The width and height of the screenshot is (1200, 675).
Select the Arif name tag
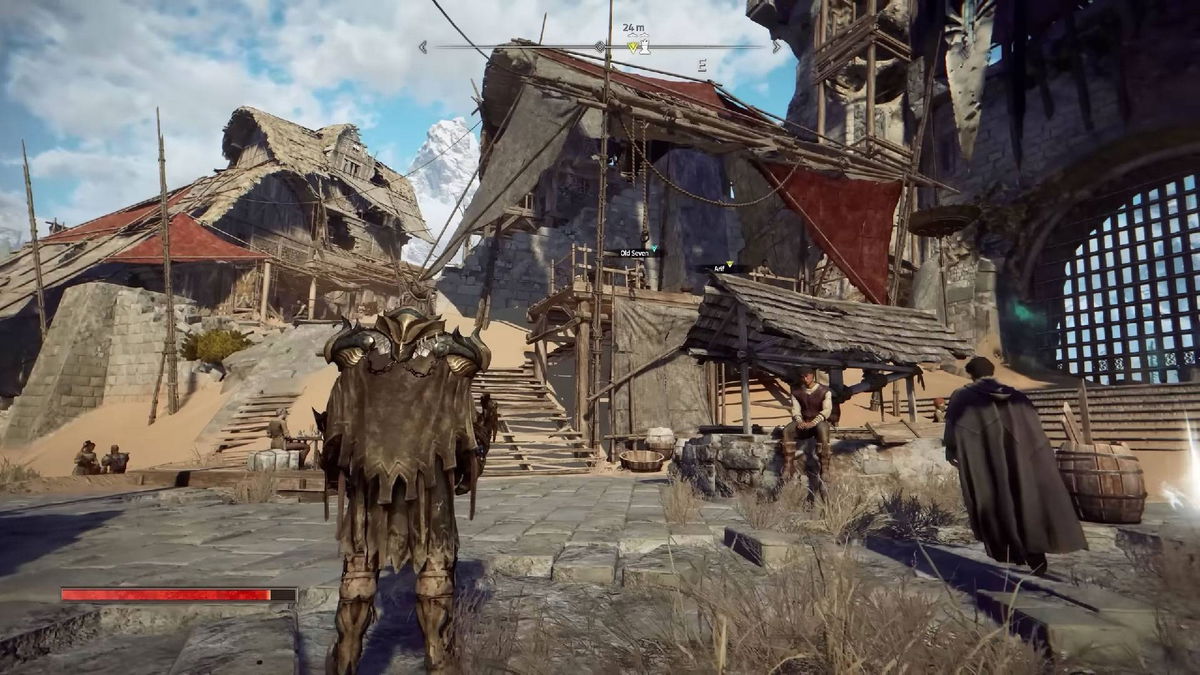(720, 268)
